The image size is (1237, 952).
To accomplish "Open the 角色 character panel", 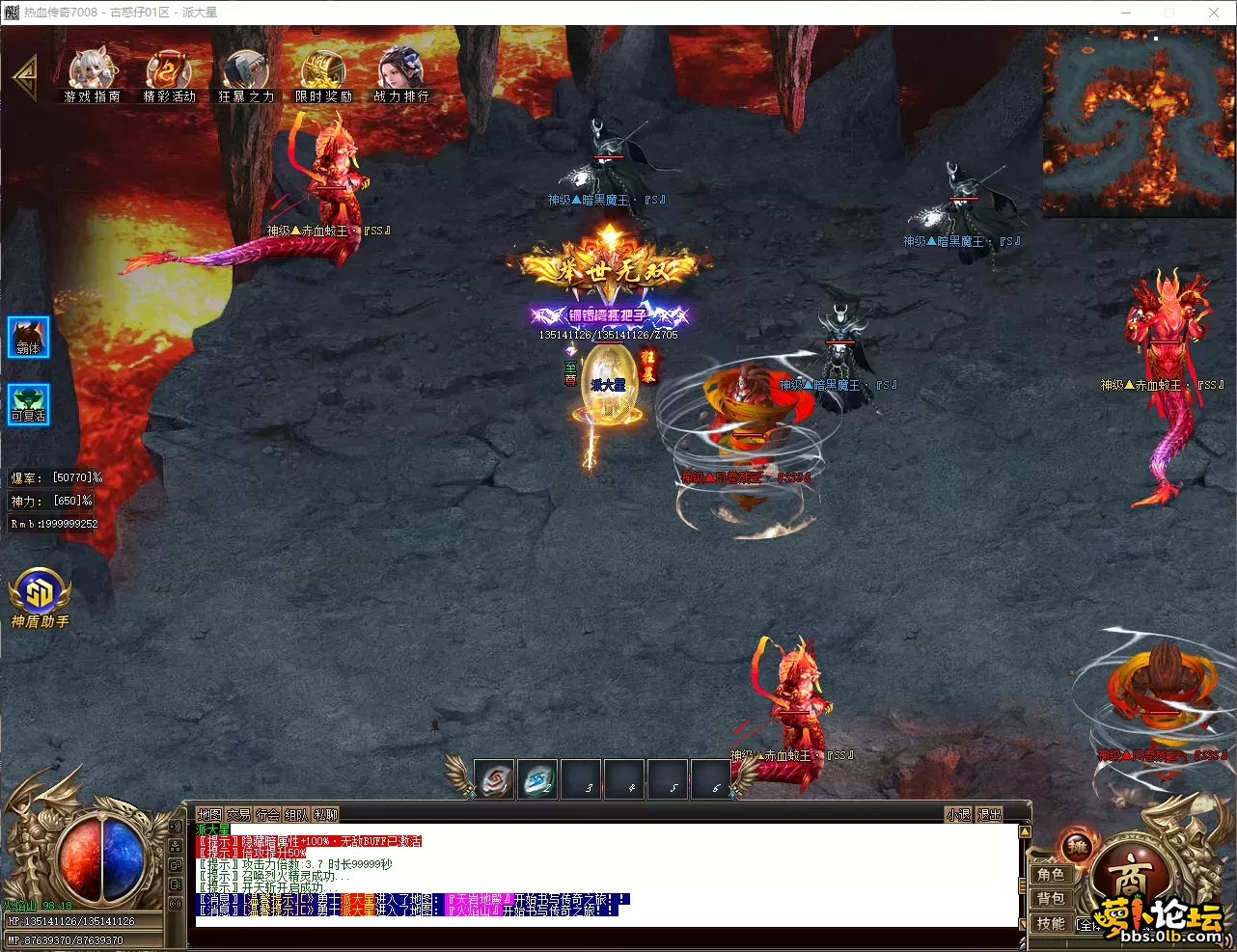I will 1051,875.
